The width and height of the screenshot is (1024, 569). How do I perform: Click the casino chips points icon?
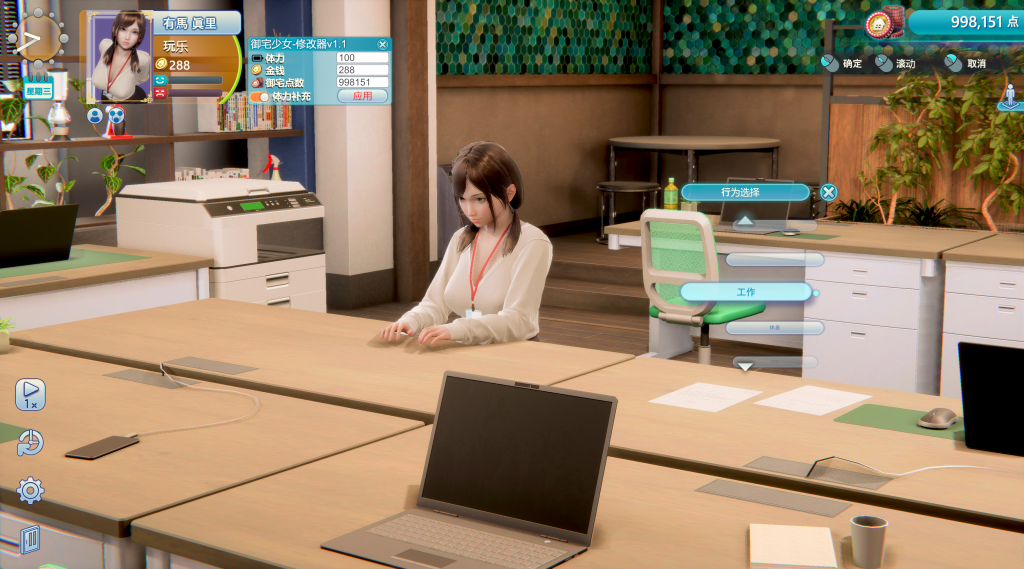883,22
